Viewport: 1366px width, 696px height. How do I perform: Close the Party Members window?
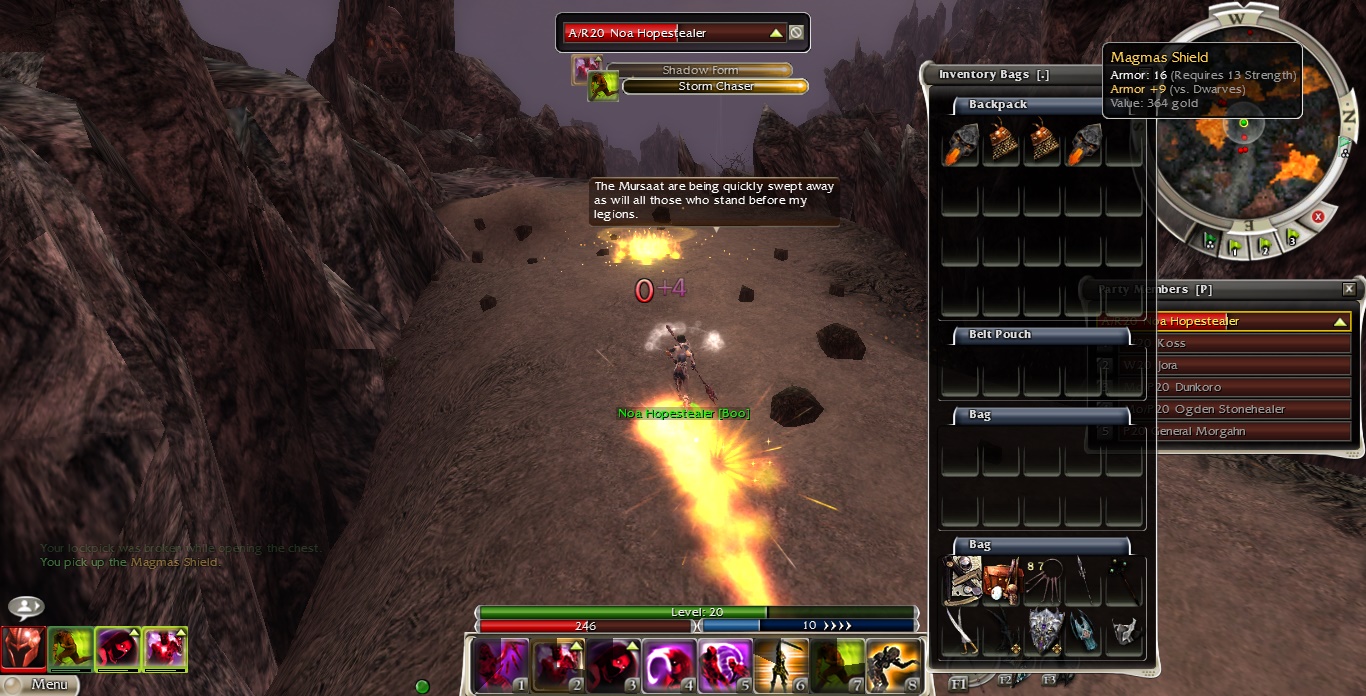(x=1349, y=289)
